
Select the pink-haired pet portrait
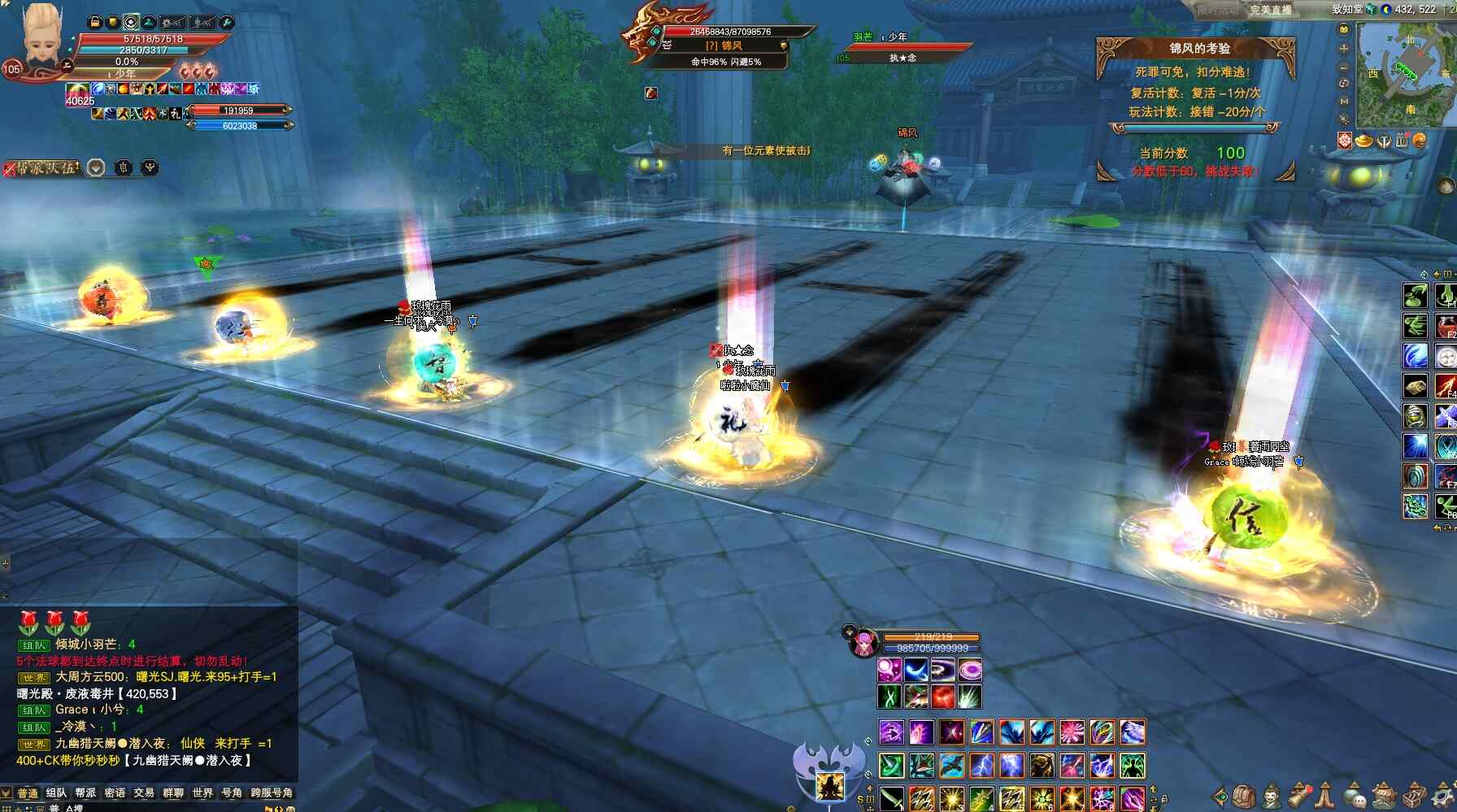863,644
